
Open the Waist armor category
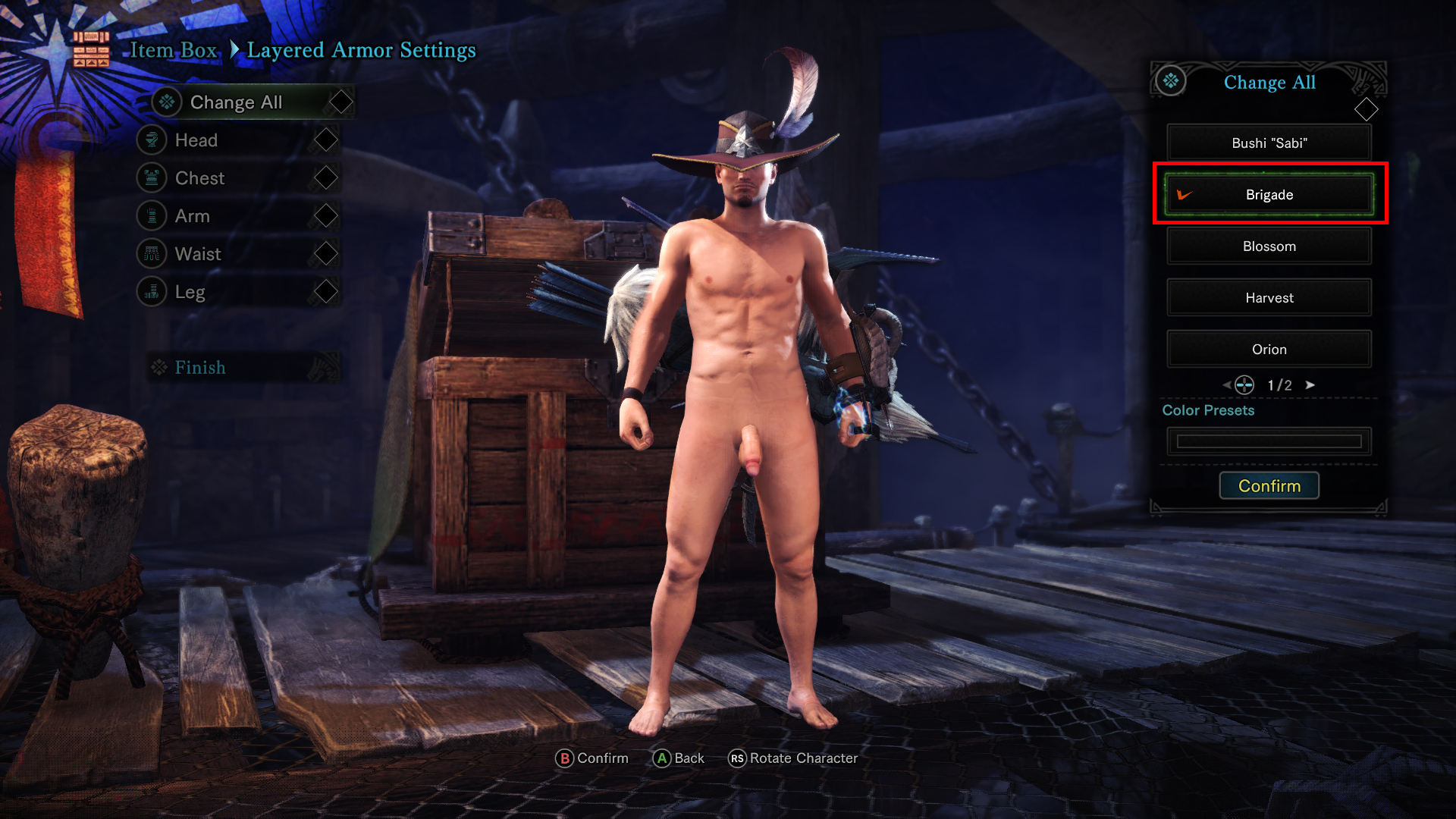198,254
